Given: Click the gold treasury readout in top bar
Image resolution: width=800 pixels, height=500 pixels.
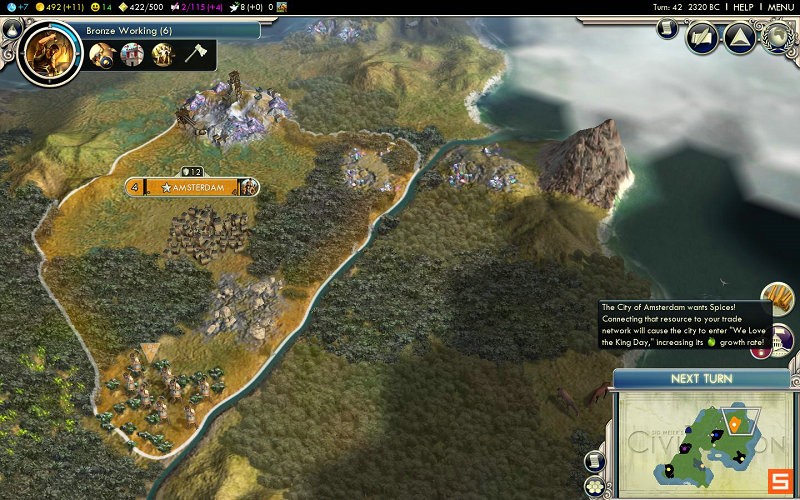Looking at the screenshot, I should 61,7.
